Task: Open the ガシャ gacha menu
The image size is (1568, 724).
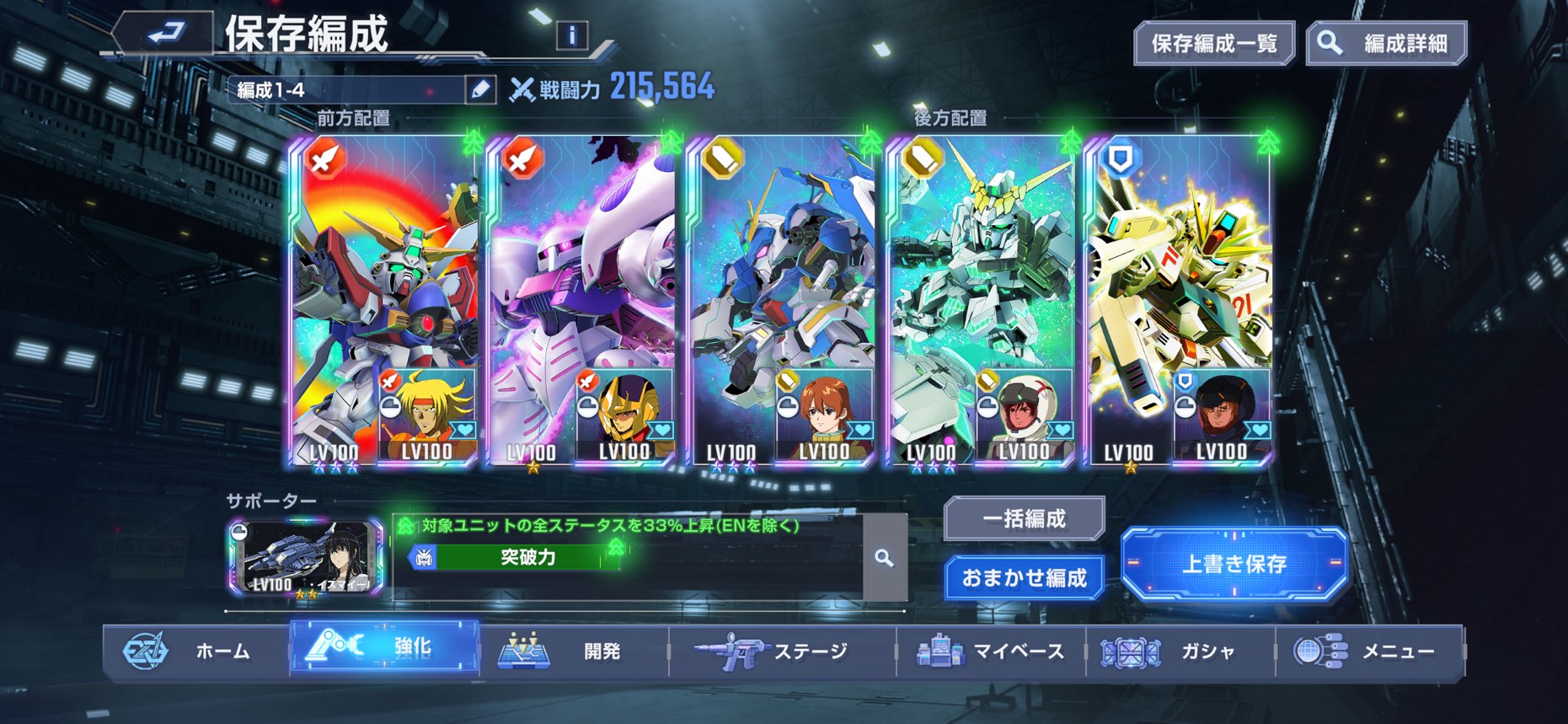Action: (1180, 651)
